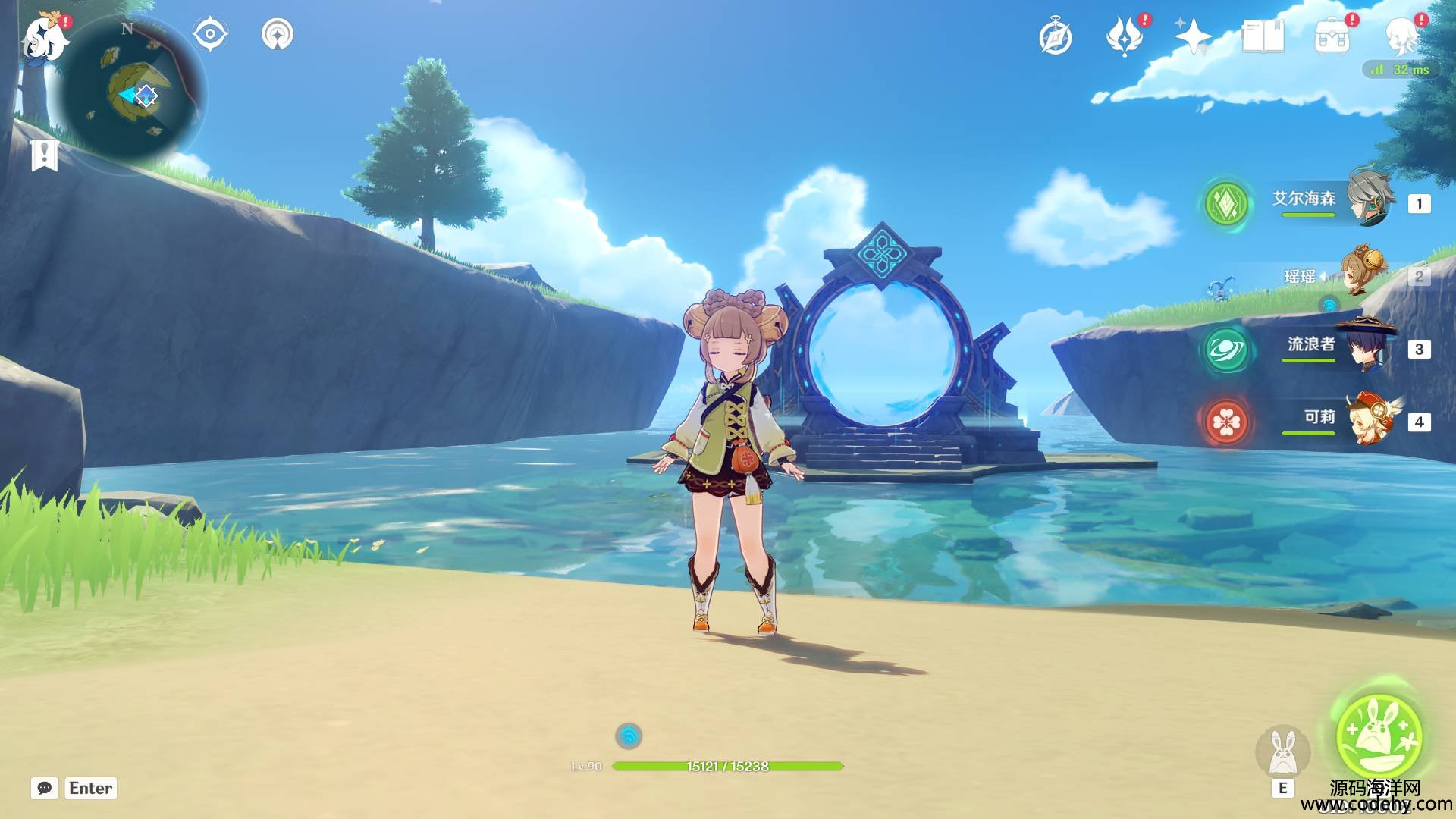Click the quest navigation target icon

[210, 35]
